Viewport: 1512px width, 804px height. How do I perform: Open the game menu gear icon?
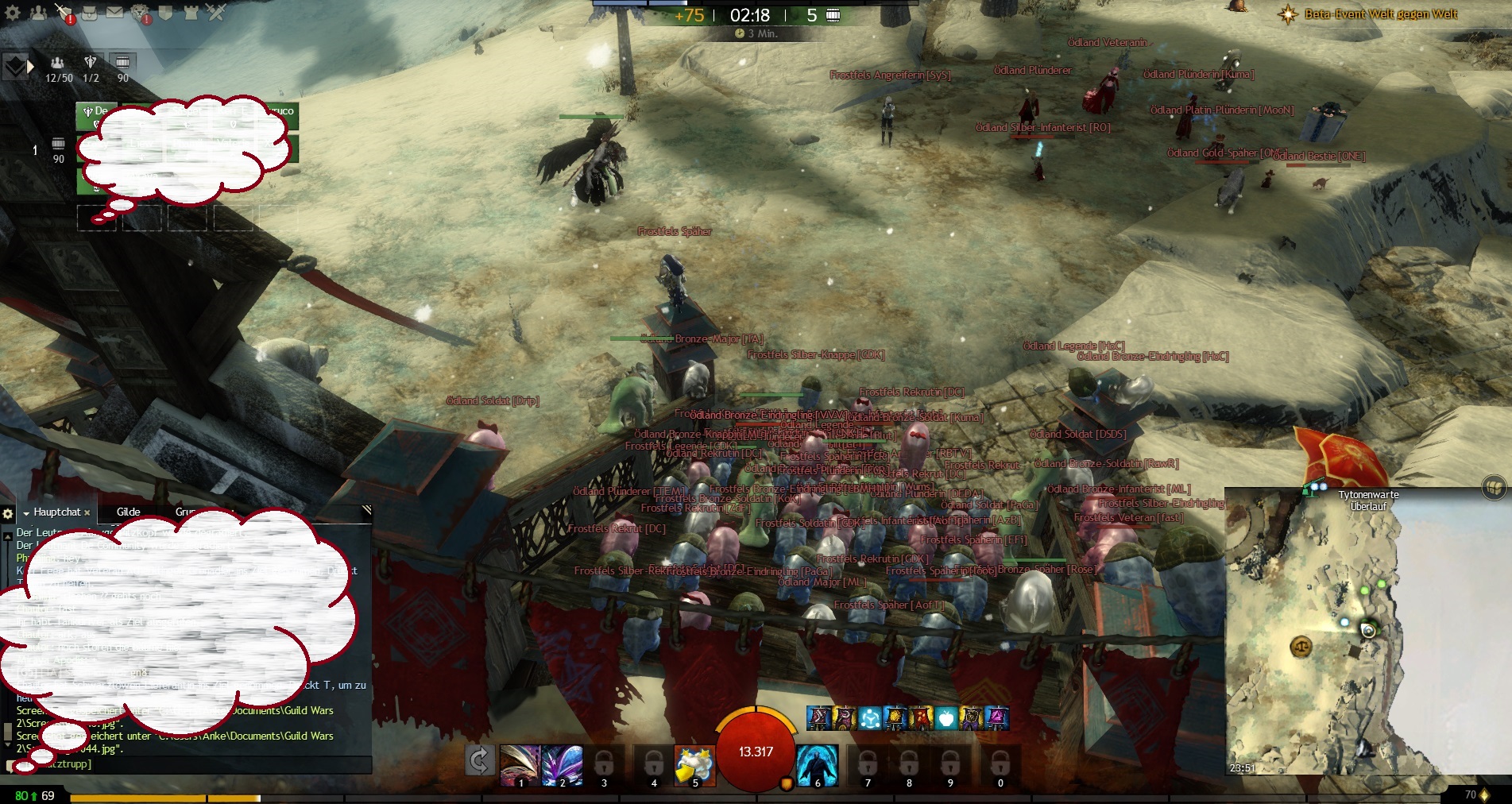point(13,13)
